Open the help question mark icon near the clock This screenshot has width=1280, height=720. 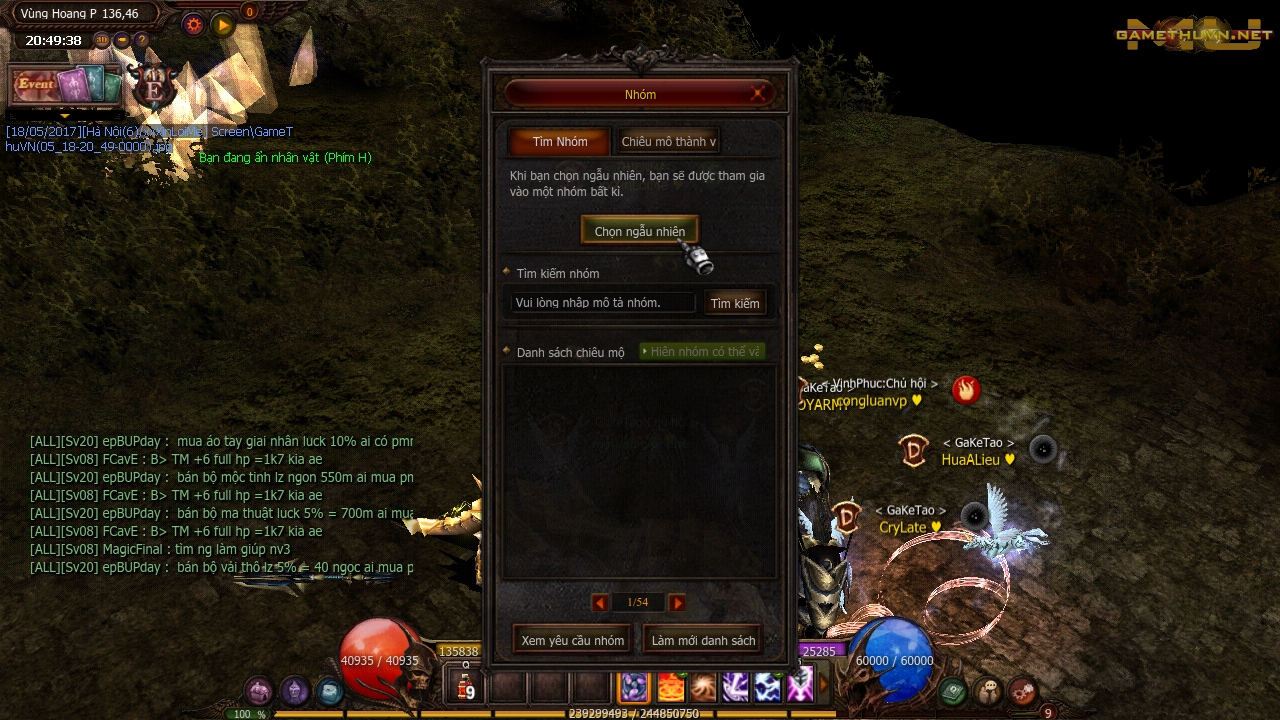click(x=142, y=40)
